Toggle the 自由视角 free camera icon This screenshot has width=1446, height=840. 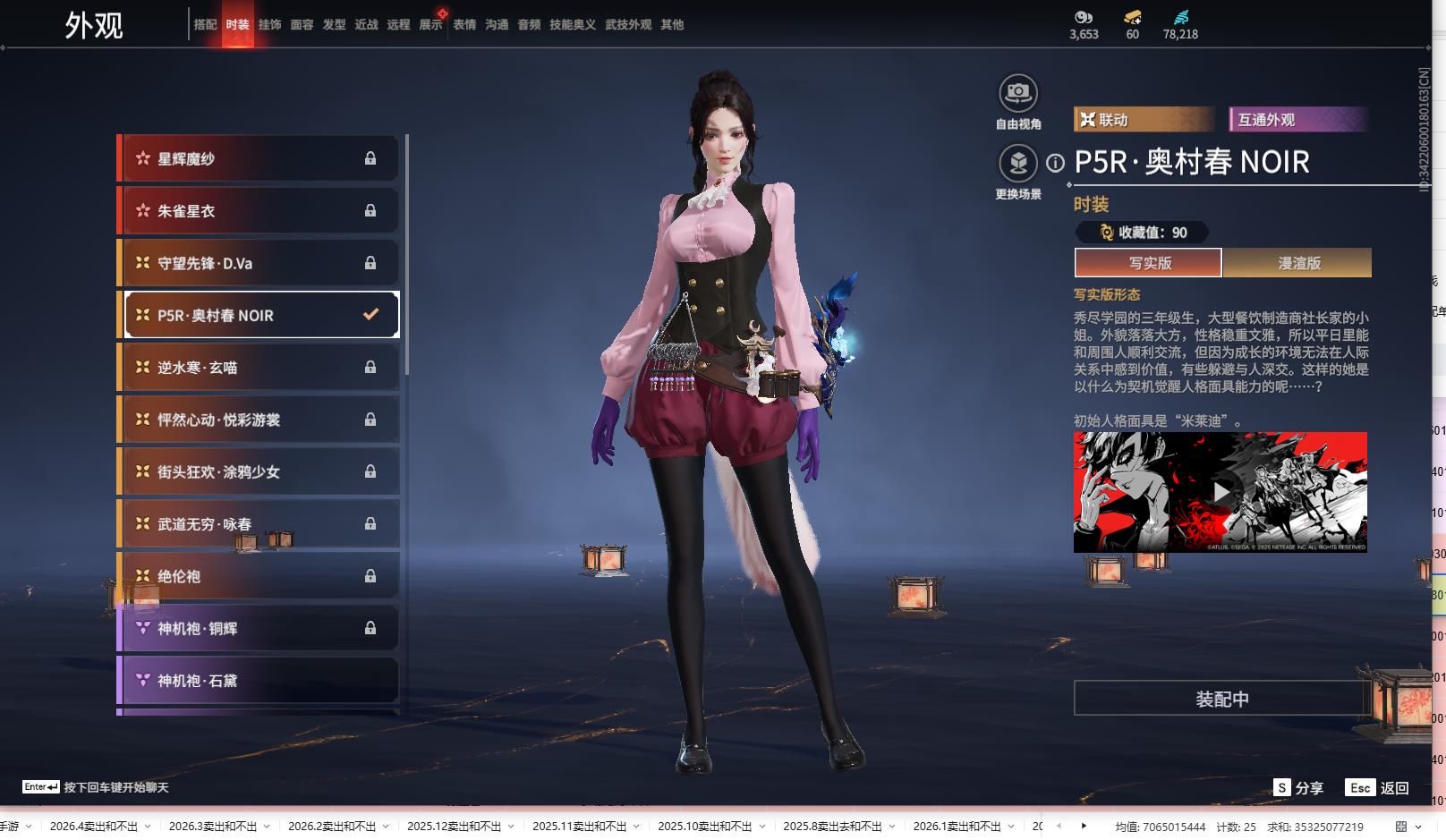[x=1018, y=93]
